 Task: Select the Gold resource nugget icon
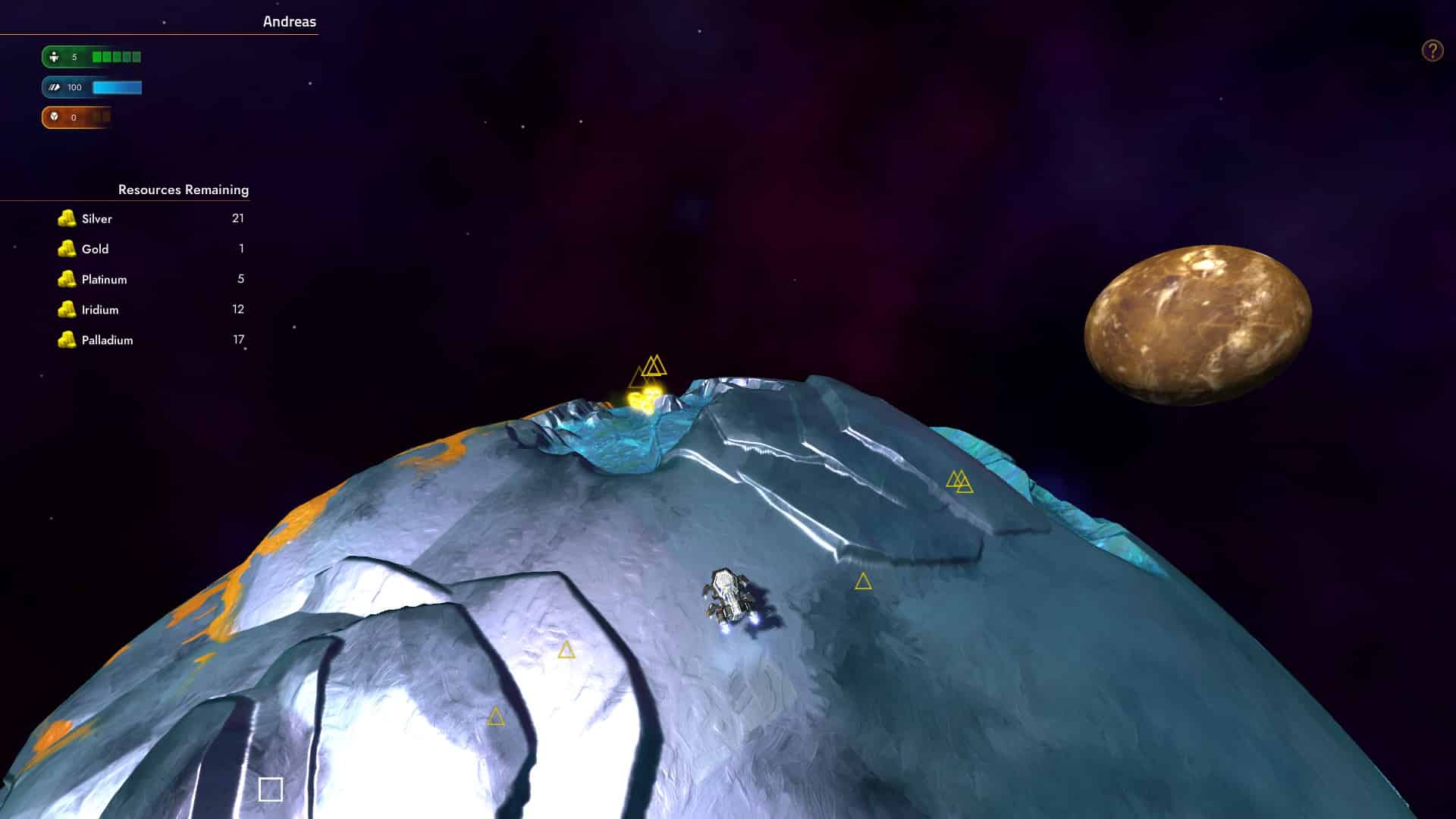tap(67, 249)
